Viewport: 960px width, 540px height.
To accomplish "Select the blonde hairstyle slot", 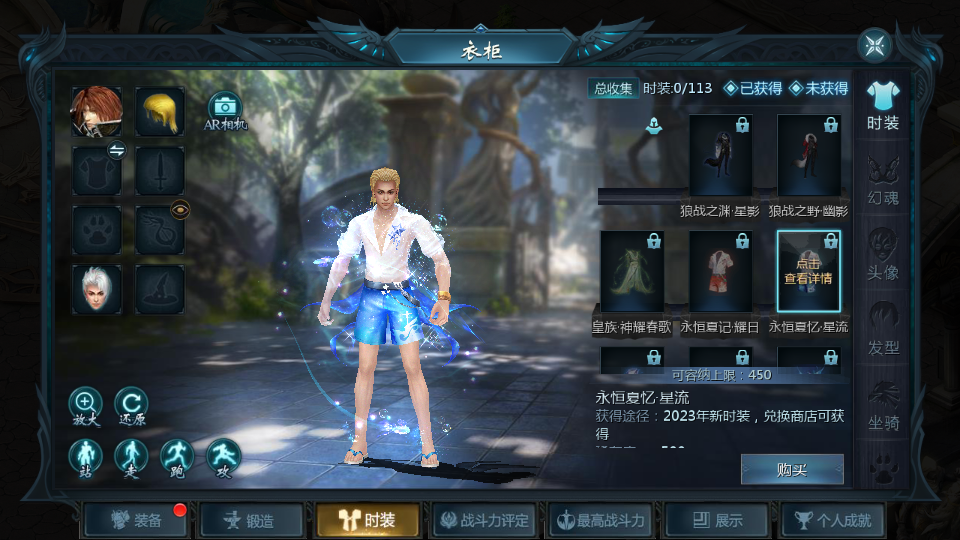I will click(x=160, y=111).
